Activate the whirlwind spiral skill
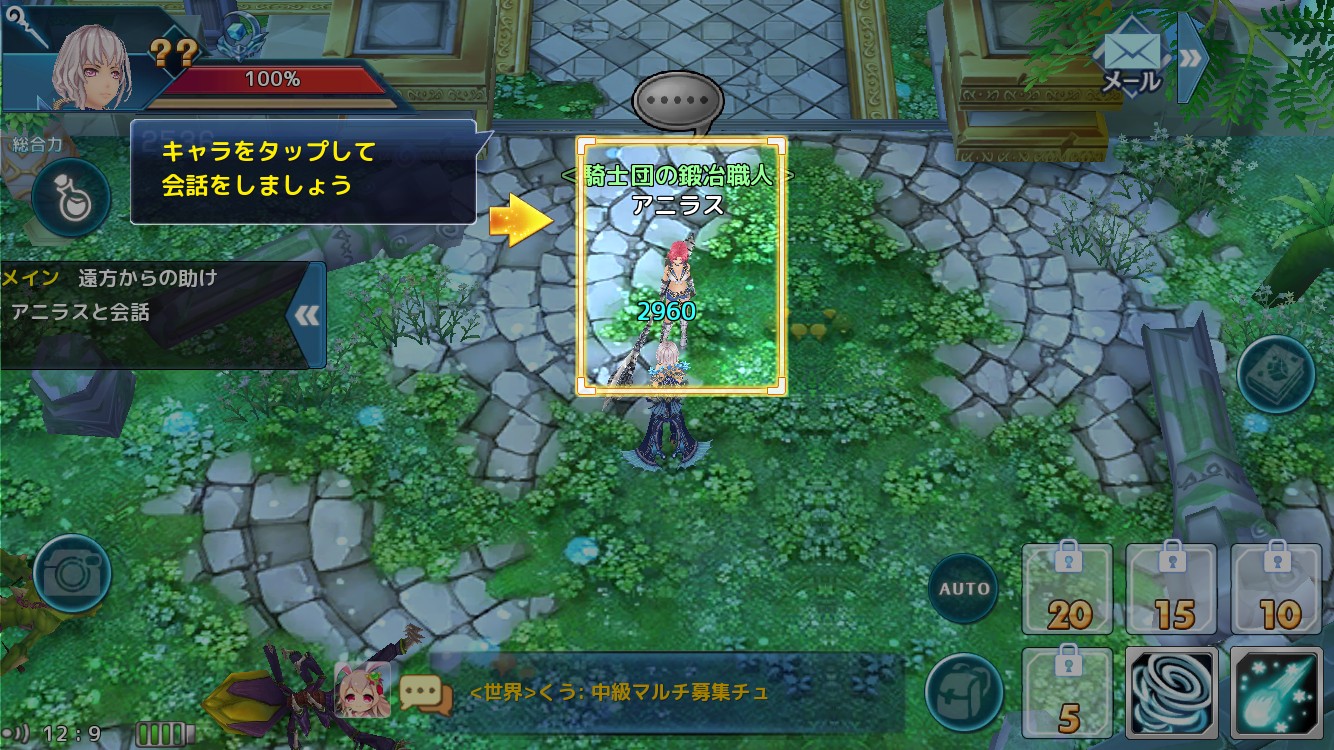The image size is (1334, 750). (1172, 692)
